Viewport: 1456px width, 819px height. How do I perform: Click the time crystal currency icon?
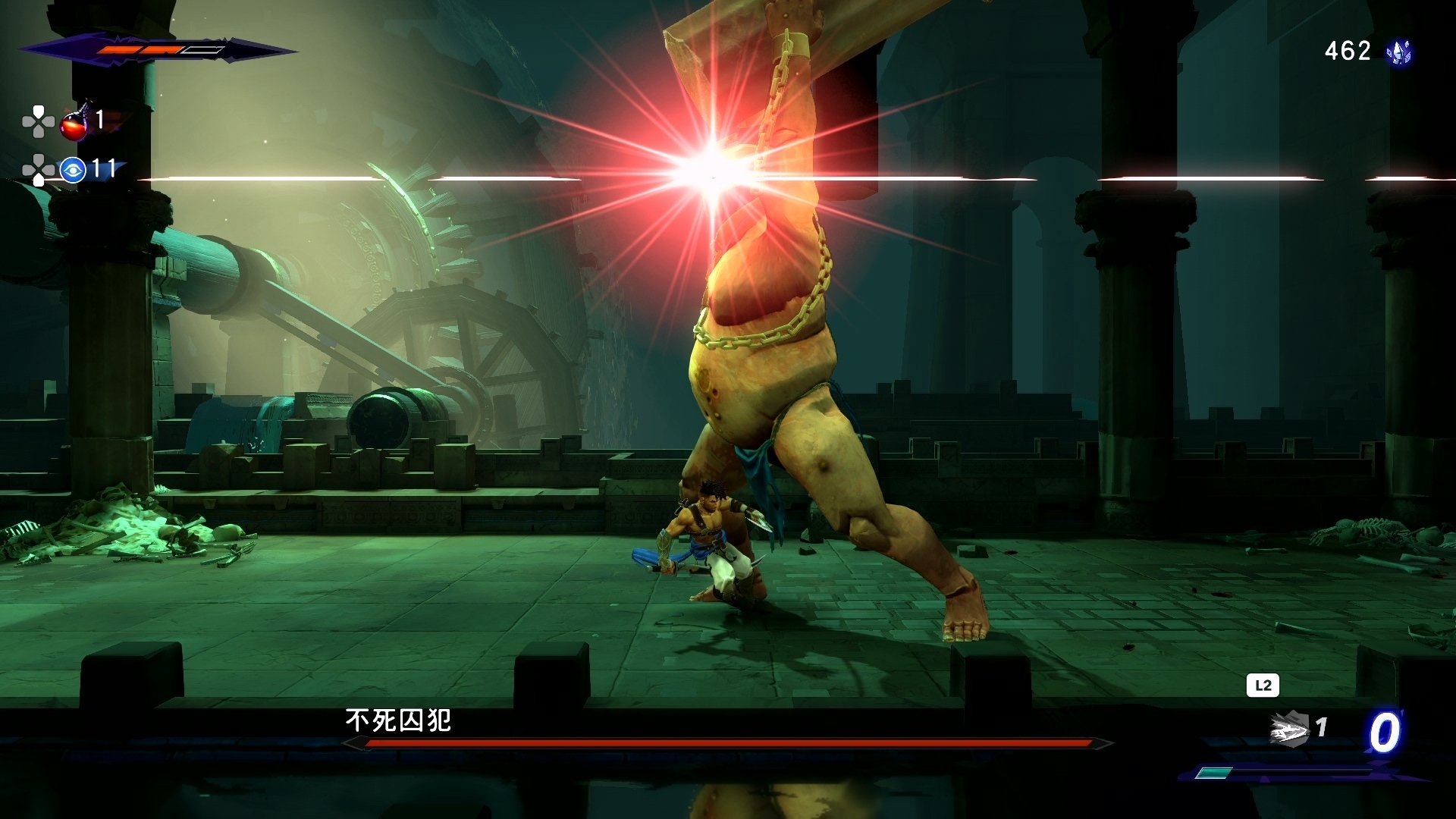(1399, 52)
